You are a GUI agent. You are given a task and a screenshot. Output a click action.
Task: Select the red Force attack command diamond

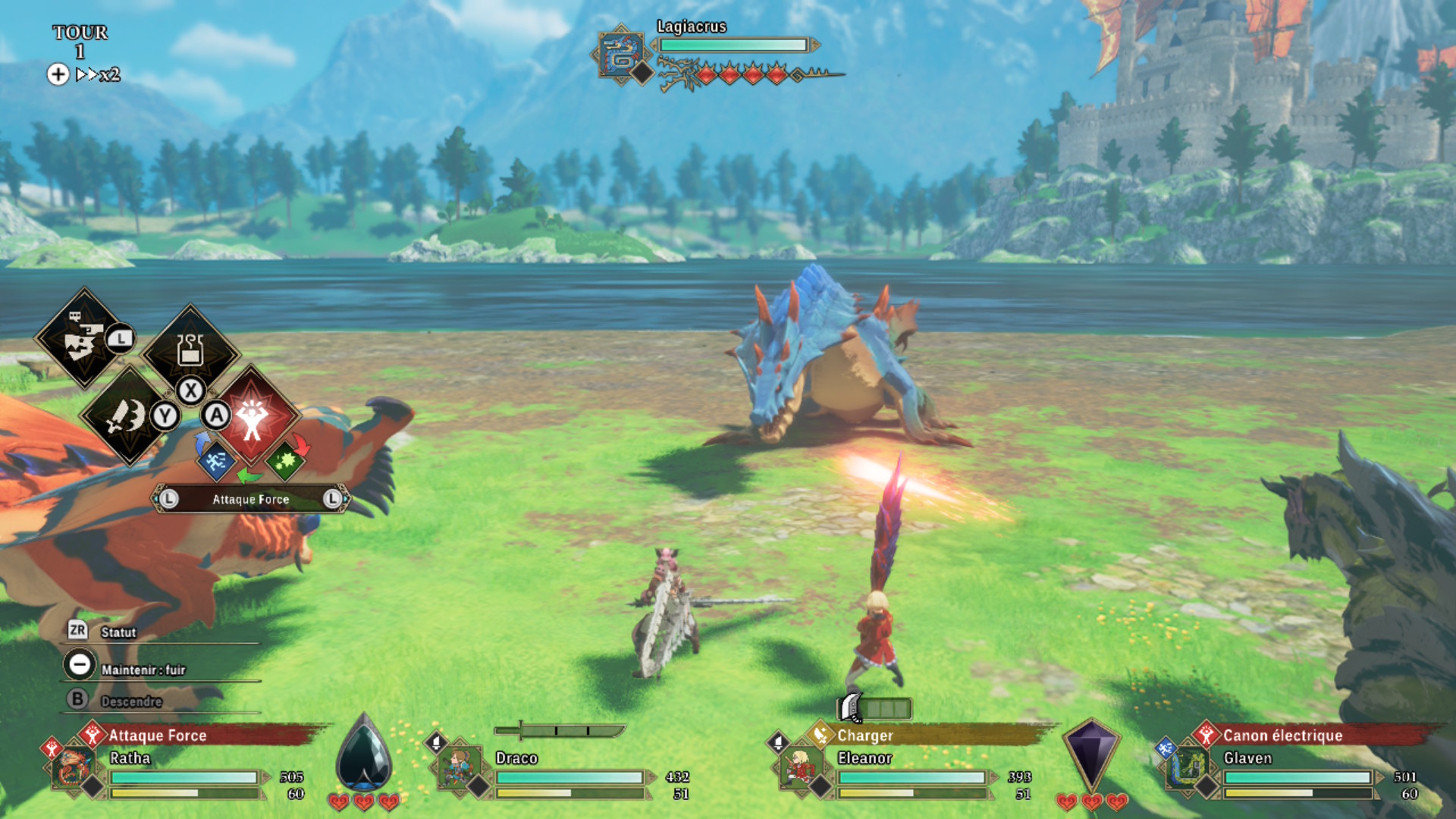[252, 416]
